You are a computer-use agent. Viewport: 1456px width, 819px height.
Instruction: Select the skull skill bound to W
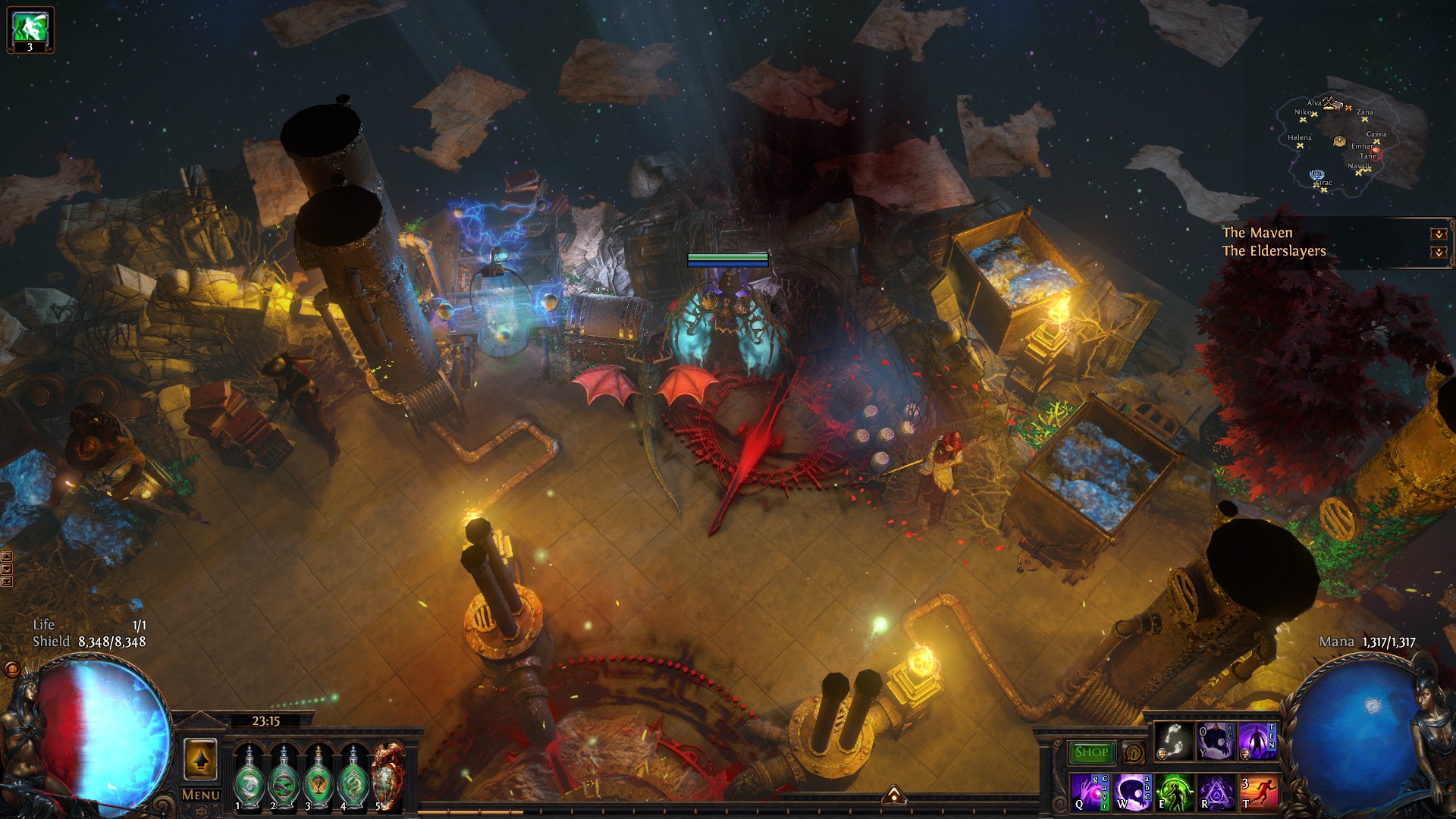click(1132, 792)
